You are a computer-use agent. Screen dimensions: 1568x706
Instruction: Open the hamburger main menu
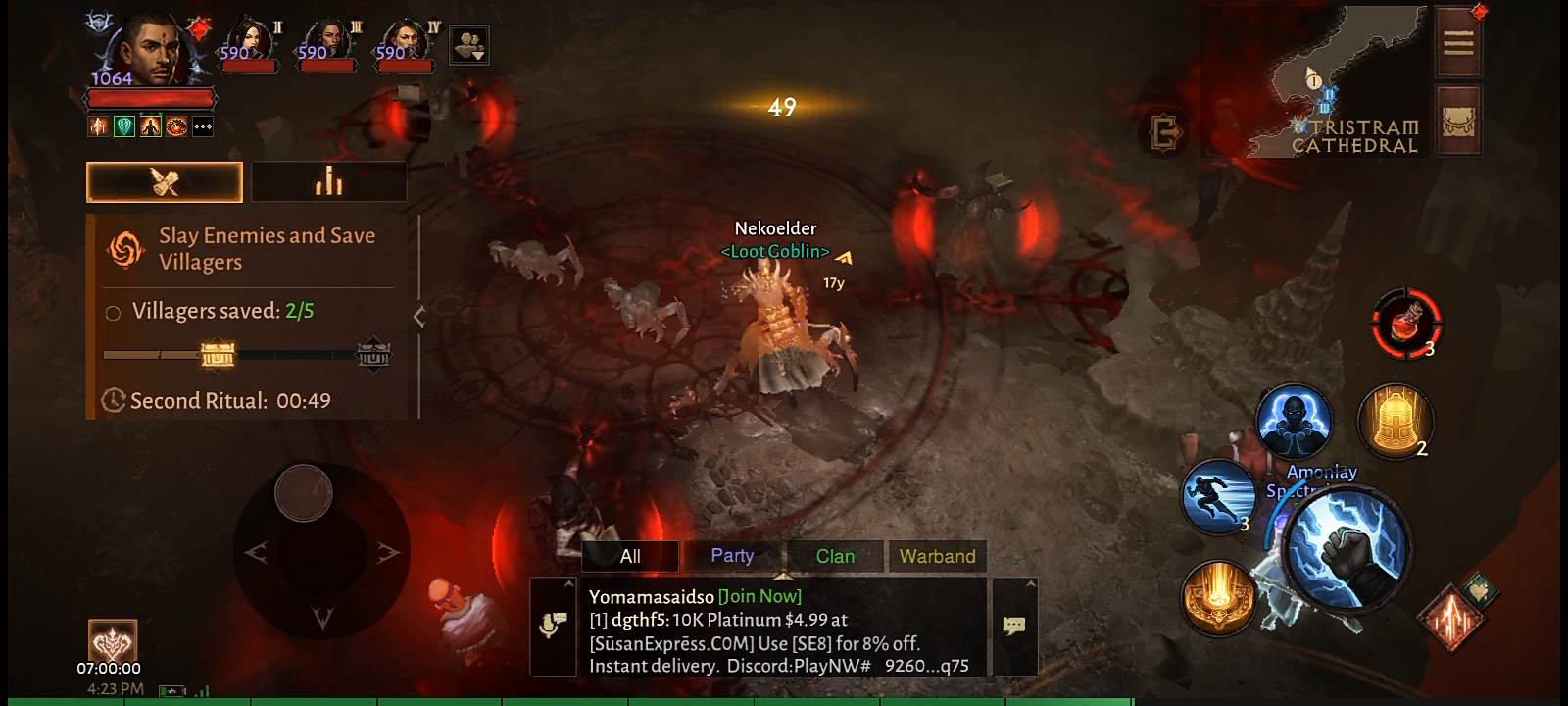click(x=1458, y=42)
